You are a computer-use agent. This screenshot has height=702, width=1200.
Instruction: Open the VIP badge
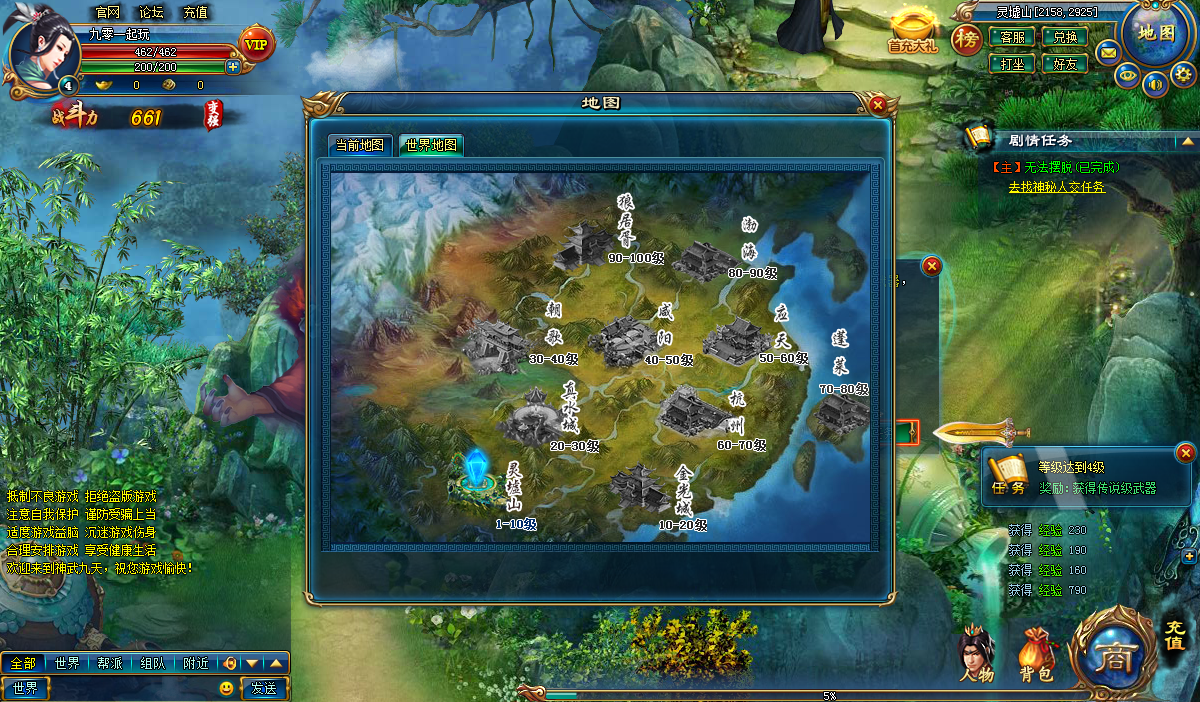(257, 43)
